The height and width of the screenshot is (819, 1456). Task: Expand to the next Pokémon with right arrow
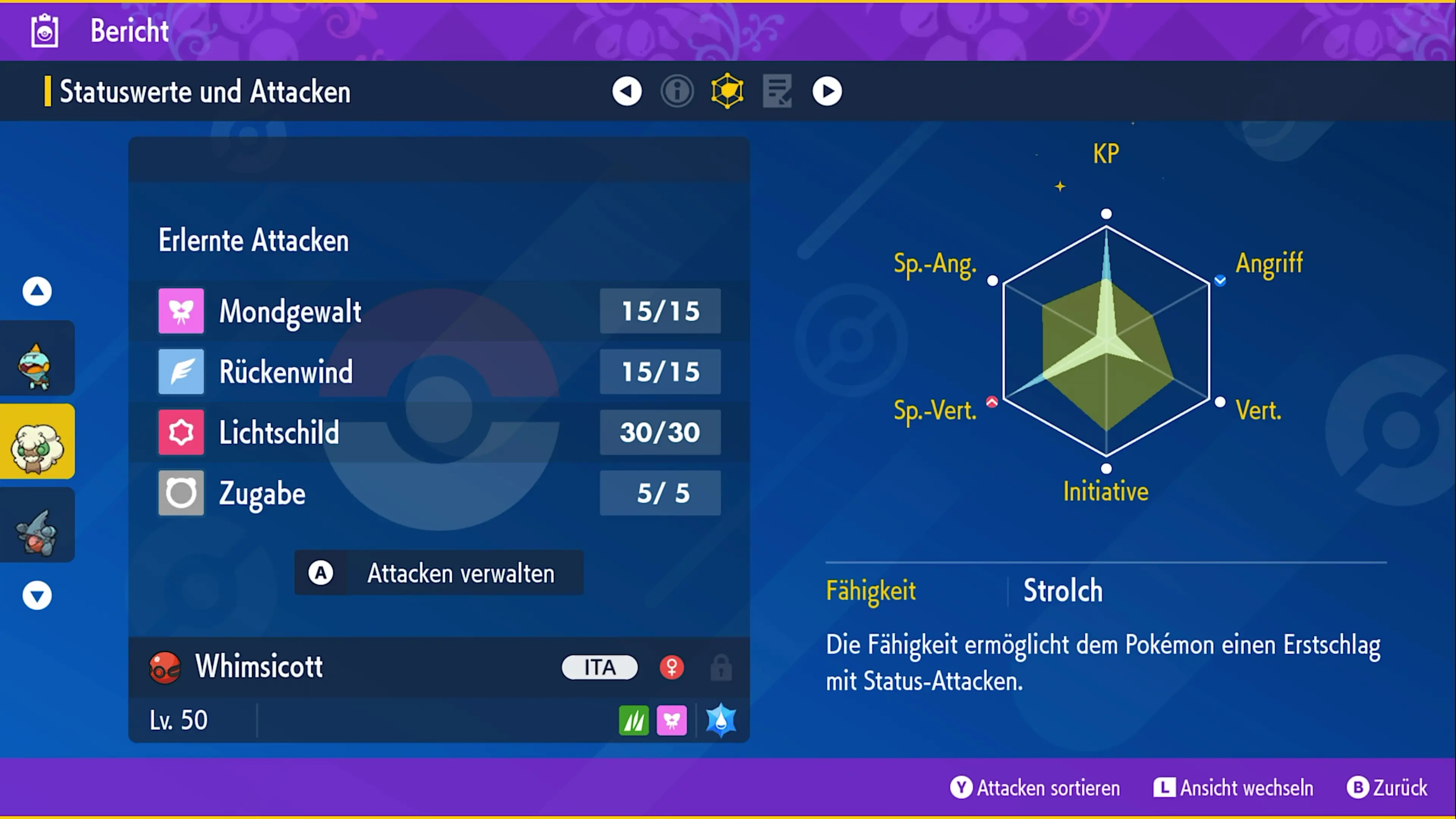pyautogui.click(x=827, y=91)
